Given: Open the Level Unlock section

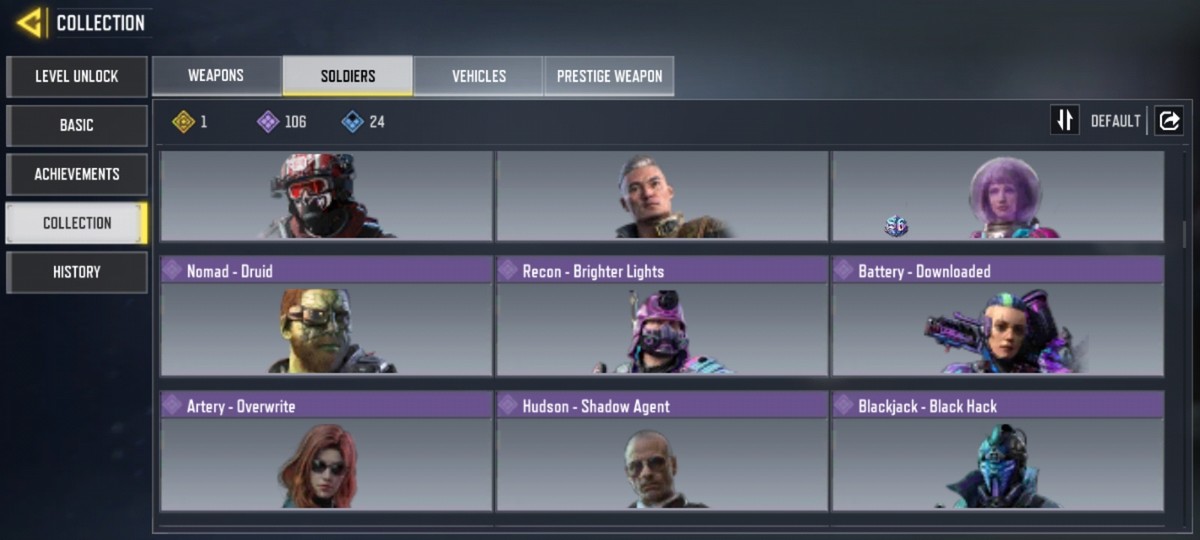Looking at the screenshot, I should [x=77, y=76].
